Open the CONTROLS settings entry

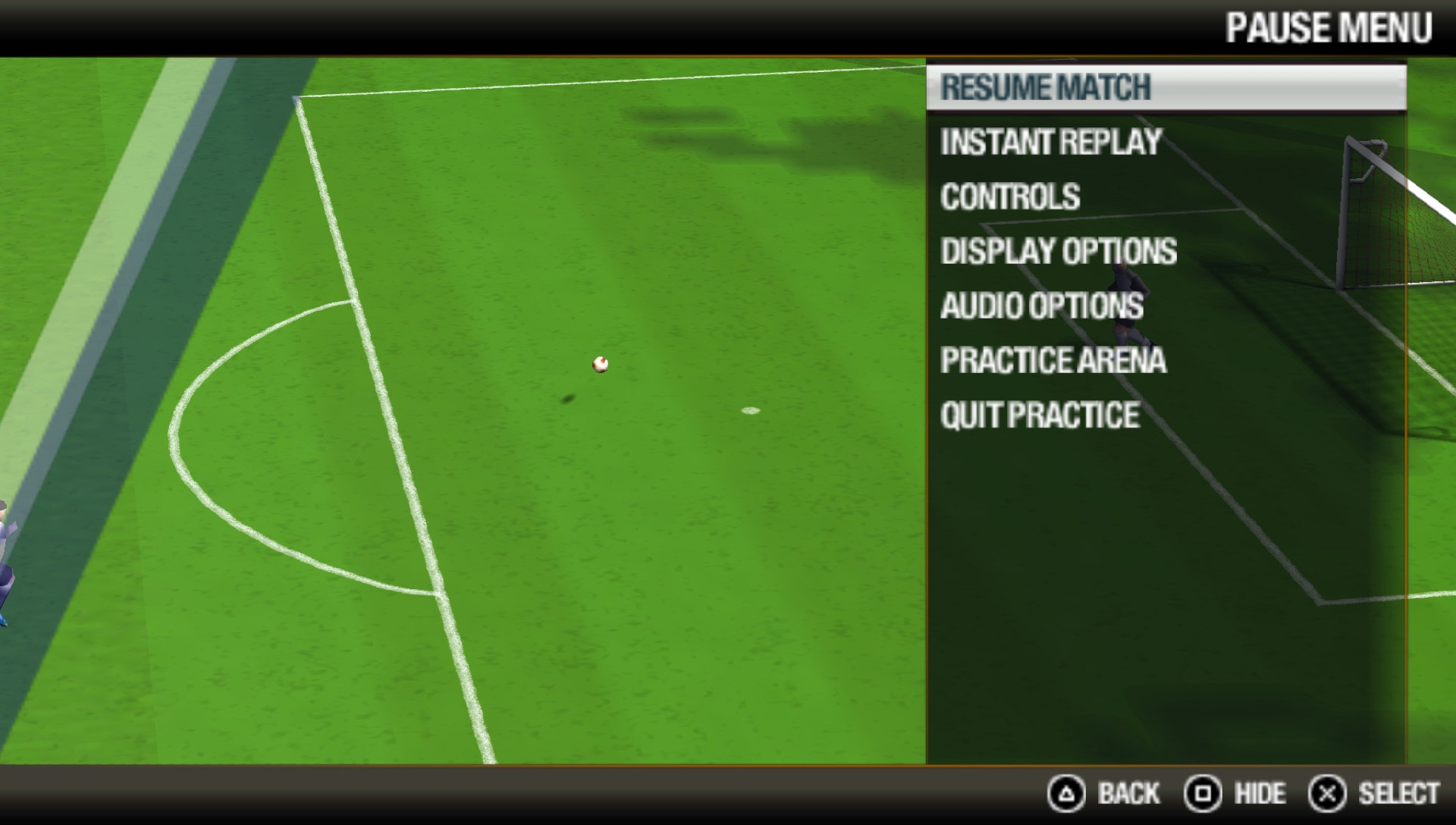coord(1010,196)
